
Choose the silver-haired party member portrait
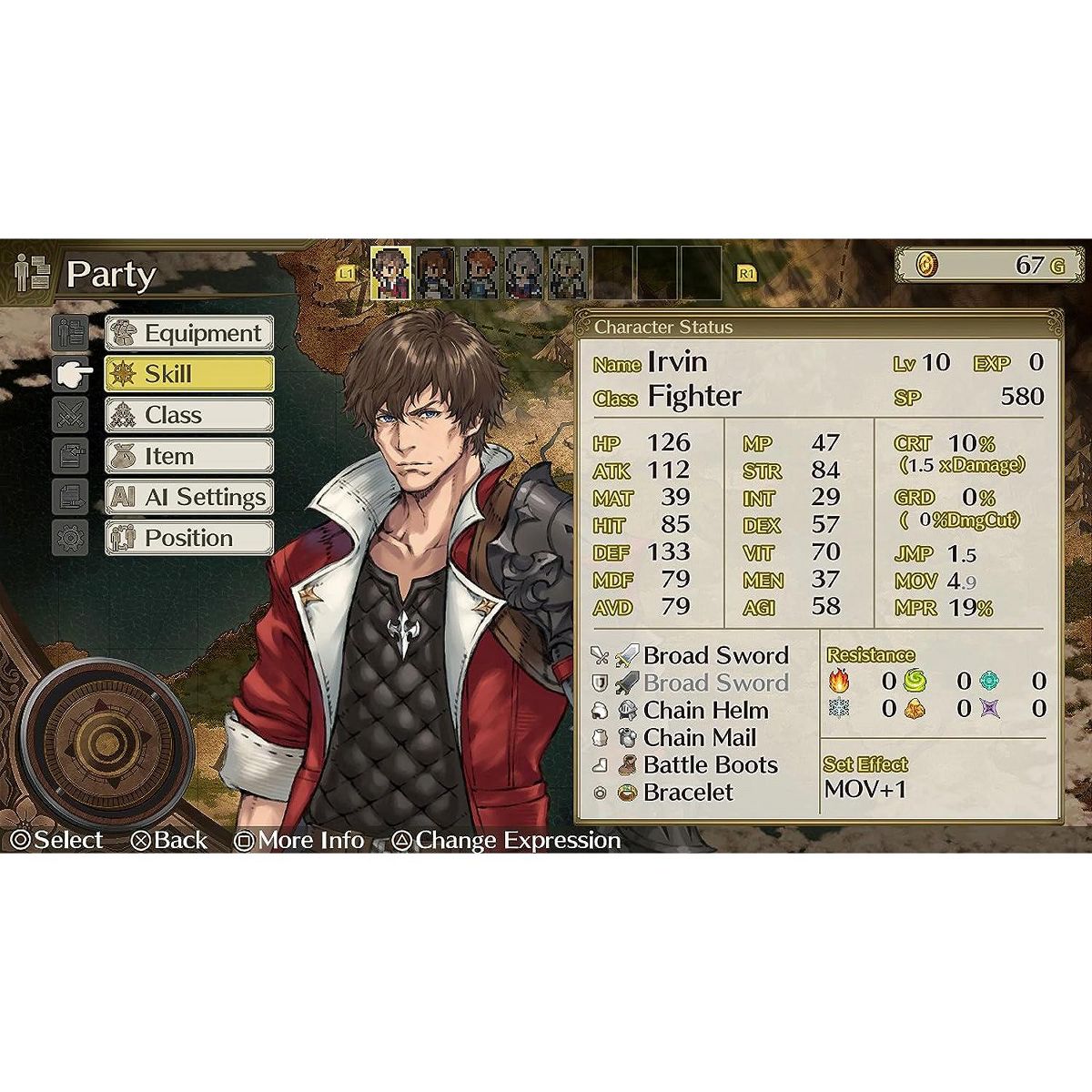pyautogui.click(x=523, y=272)
